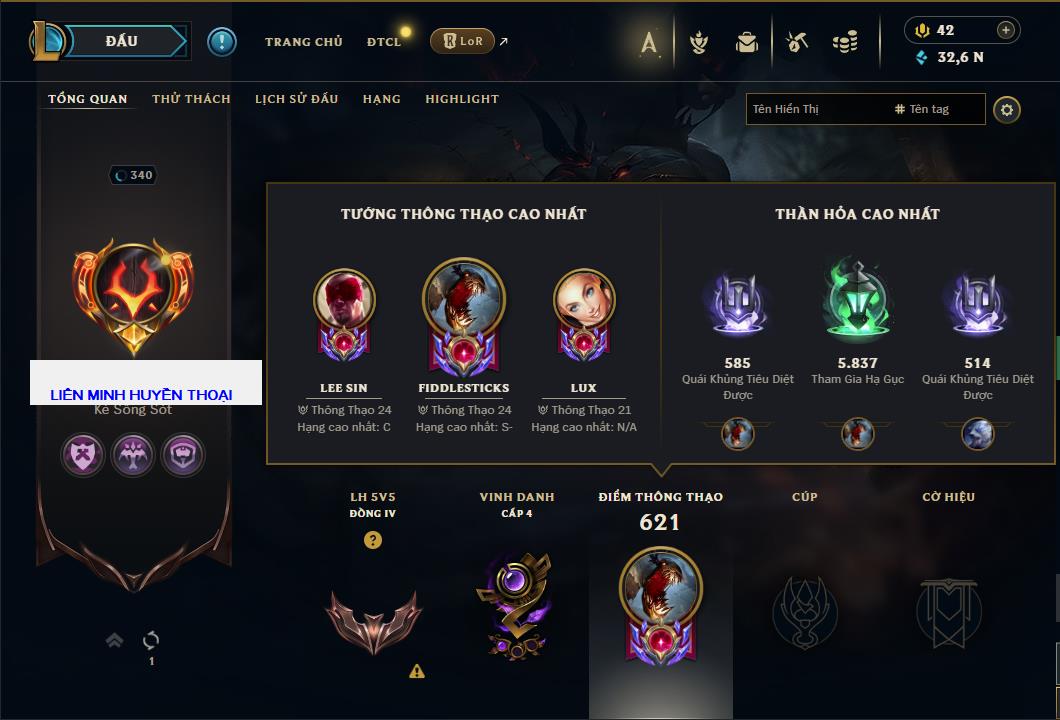Image resolution: width=1060 pixels, height=720 pixels.
Task: Open profile settings gear icon
Action: coord(1007,109)
